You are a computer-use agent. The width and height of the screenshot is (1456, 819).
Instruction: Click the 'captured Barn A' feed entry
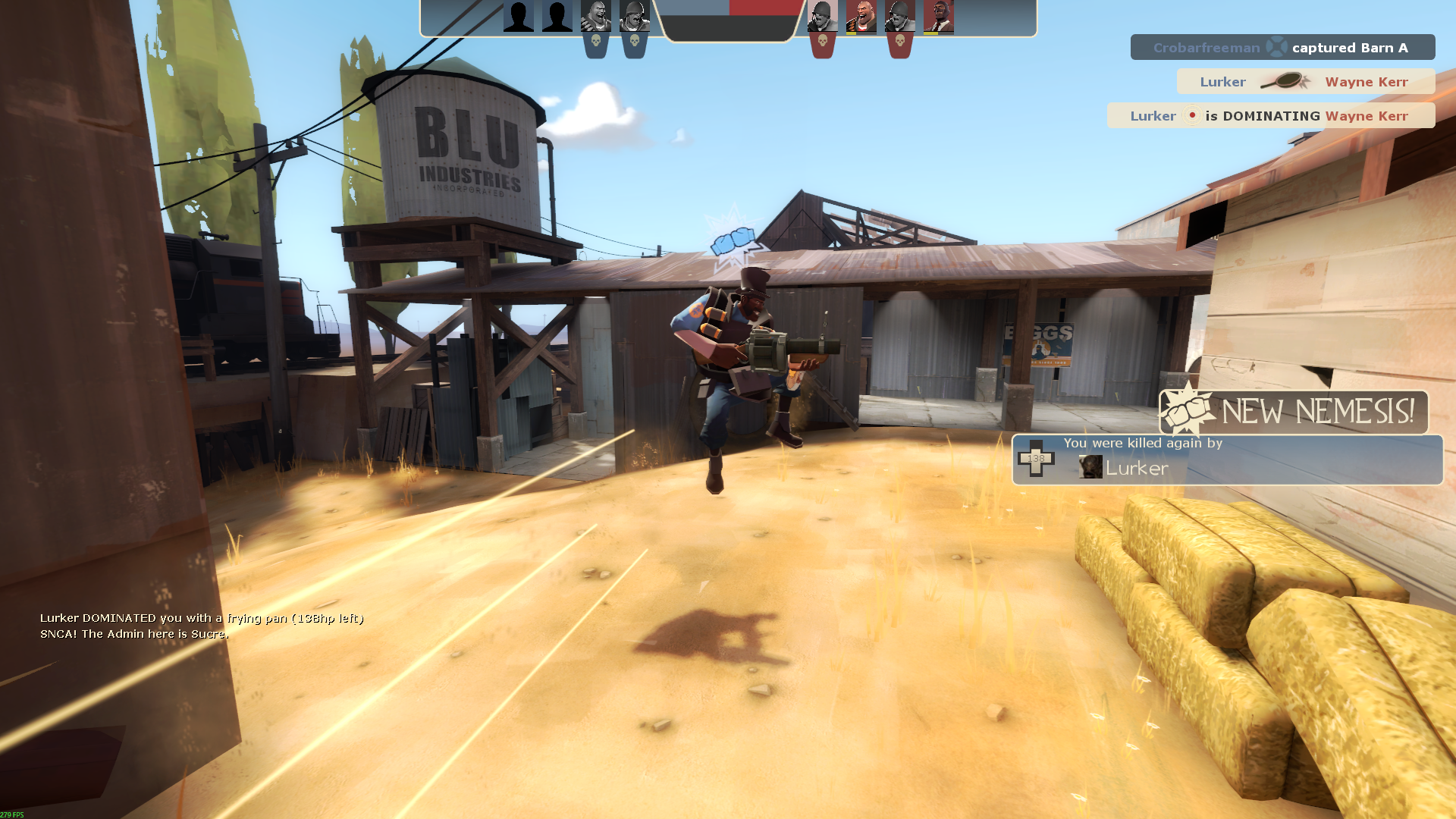click(x=1282, y=47)
